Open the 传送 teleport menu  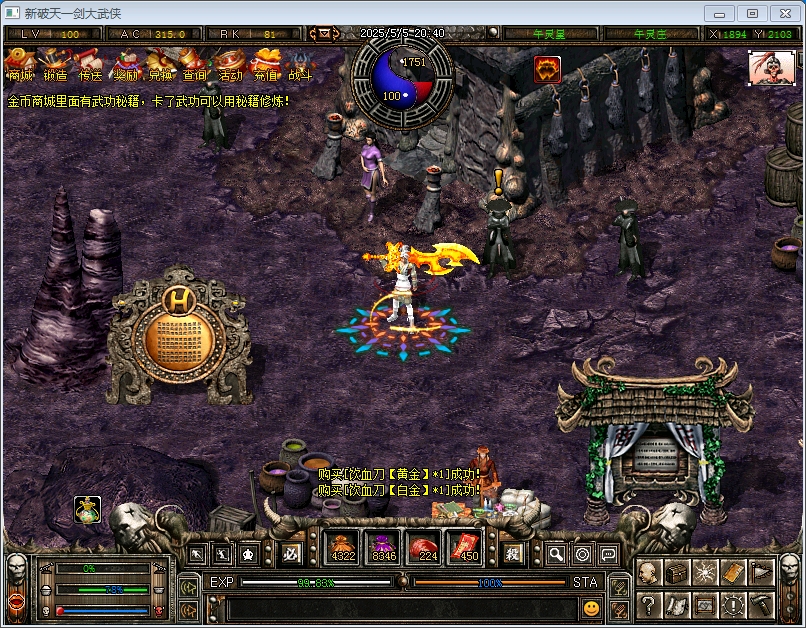[x=90, y=64]
